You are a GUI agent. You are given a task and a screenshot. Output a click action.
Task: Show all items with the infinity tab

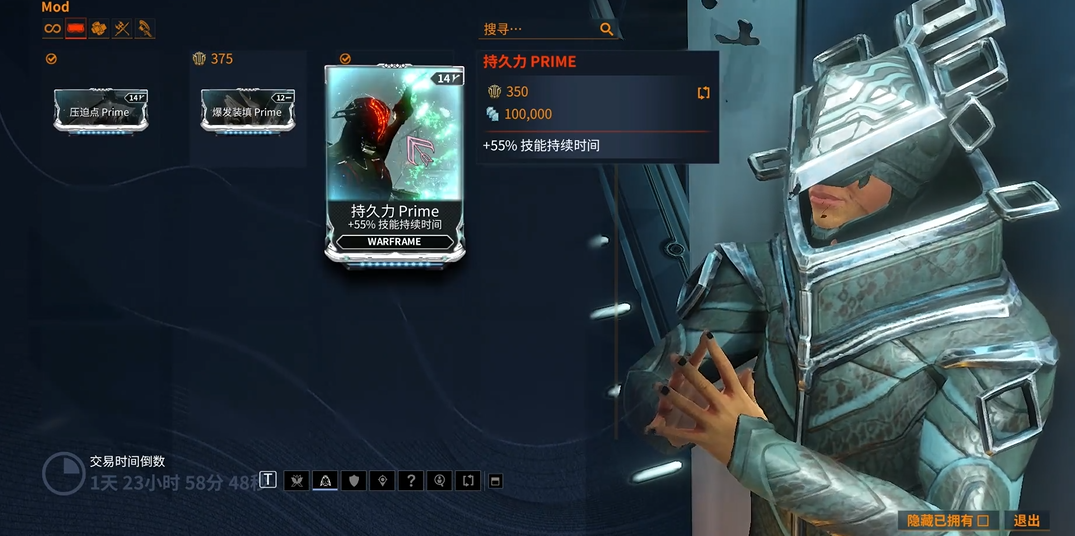(53, 29)
